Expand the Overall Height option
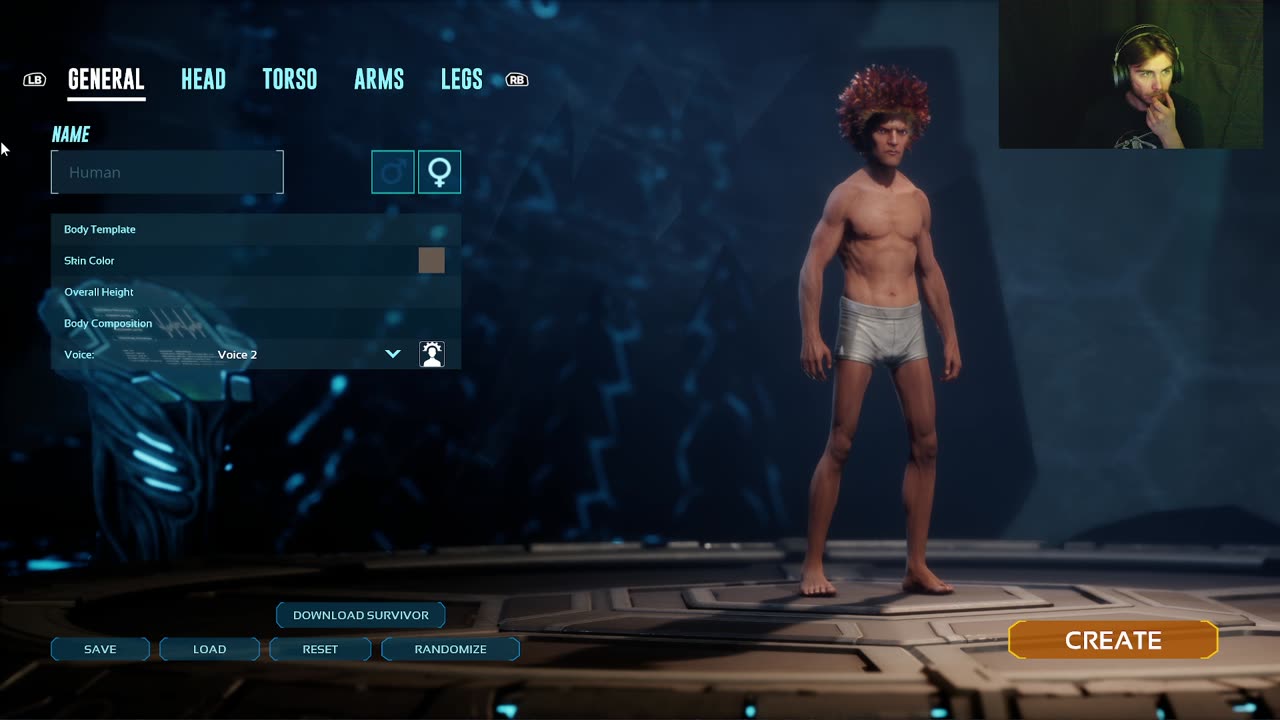 255,292
